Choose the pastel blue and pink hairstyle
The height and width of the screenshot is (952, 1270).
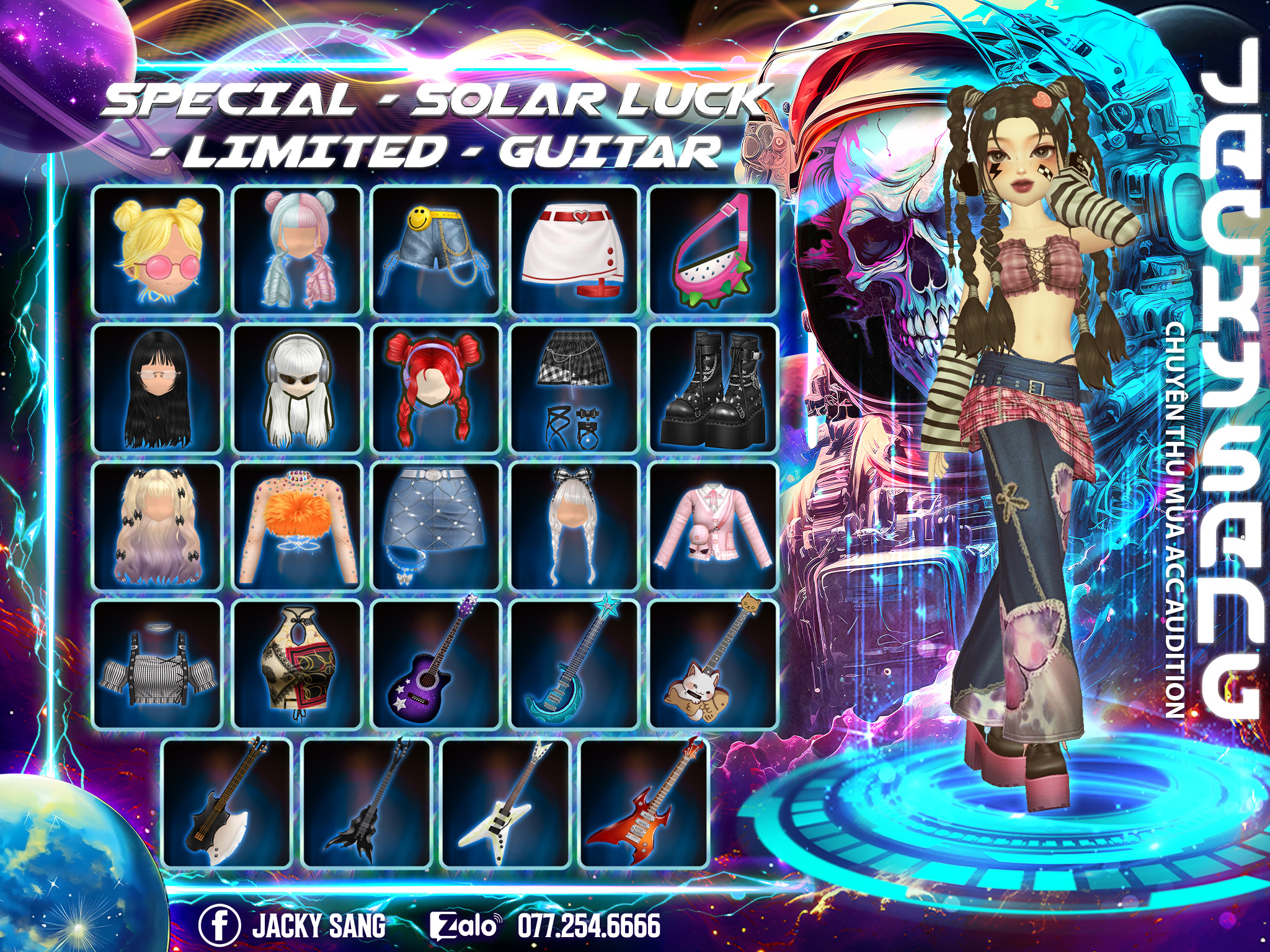(297, 250)
